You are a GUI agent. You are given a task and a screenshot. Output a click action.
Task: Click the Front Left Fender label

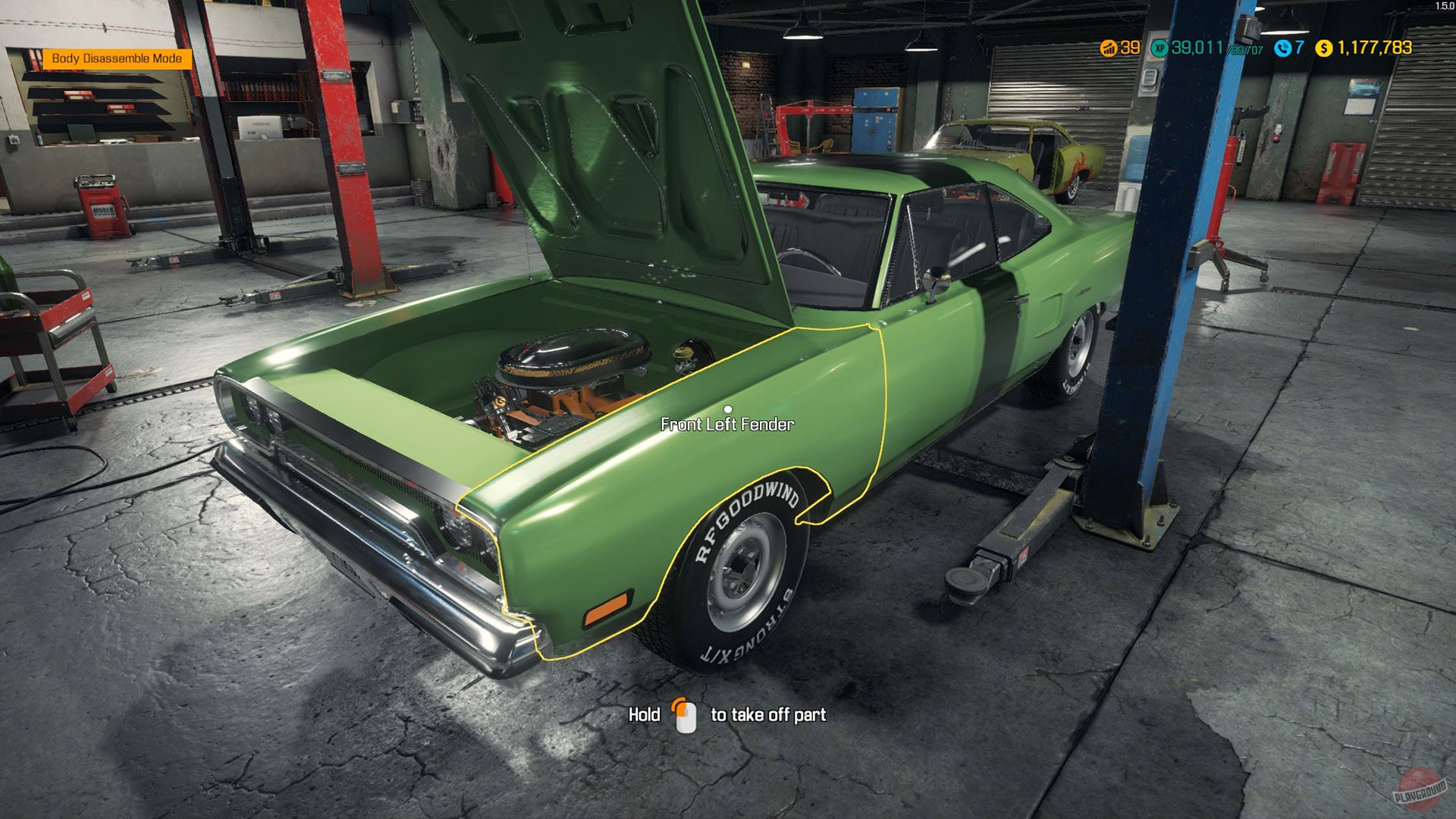[x=726, y=425]
